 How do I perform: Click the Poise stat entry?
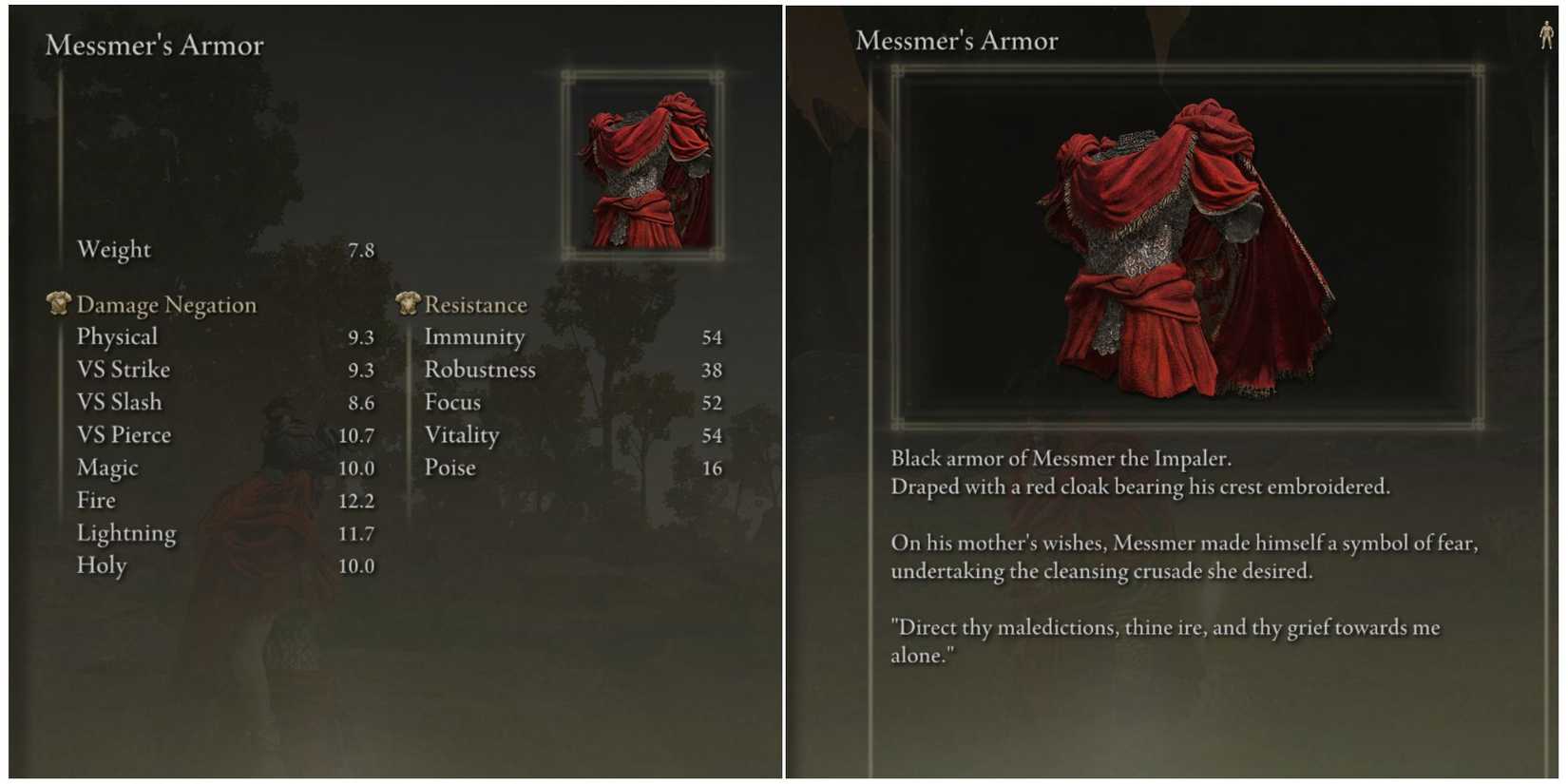click(x=450, y=467)
